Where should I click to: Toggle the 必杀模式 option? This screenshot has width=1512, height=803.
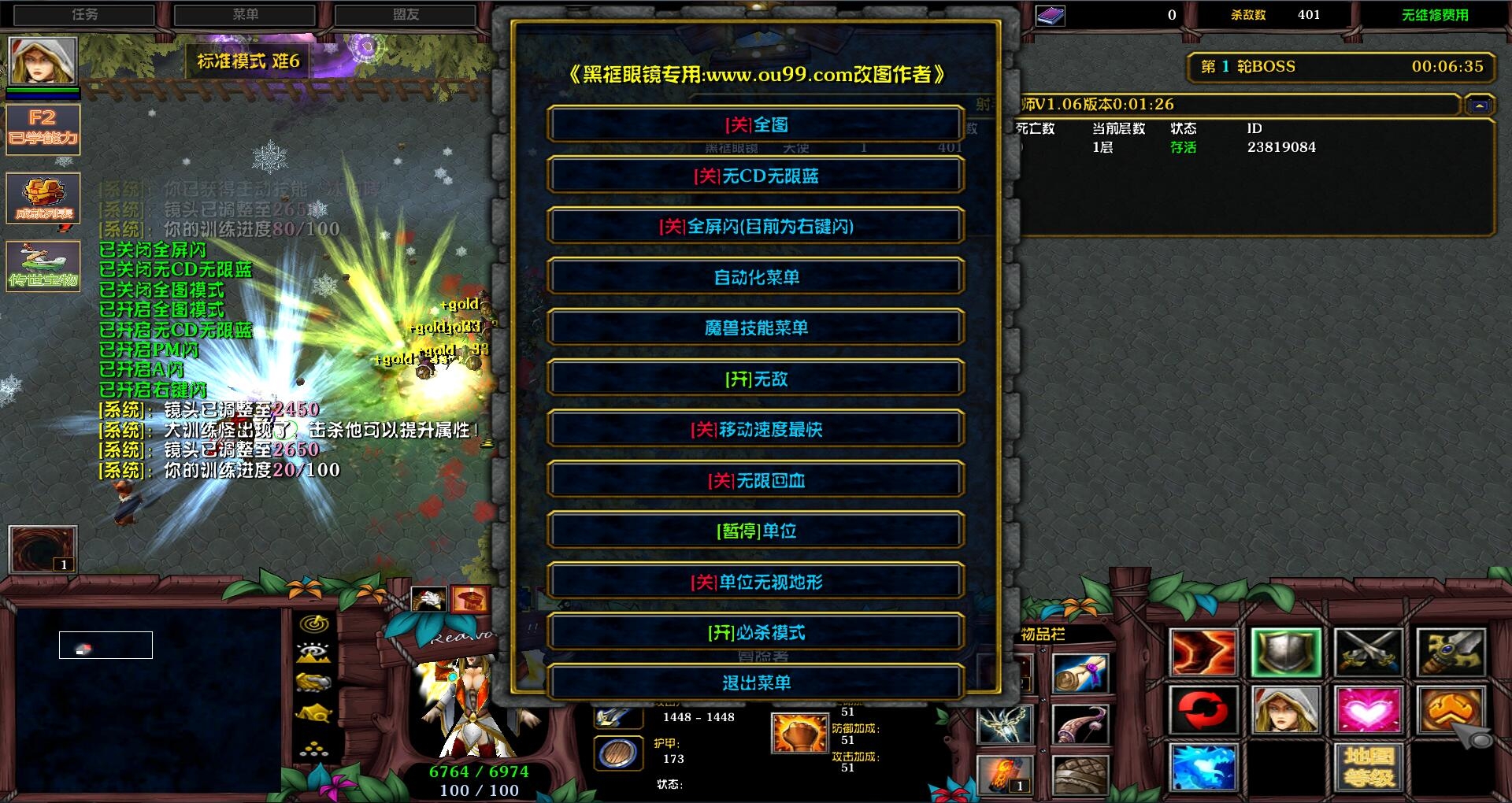(x=756, y=632)
